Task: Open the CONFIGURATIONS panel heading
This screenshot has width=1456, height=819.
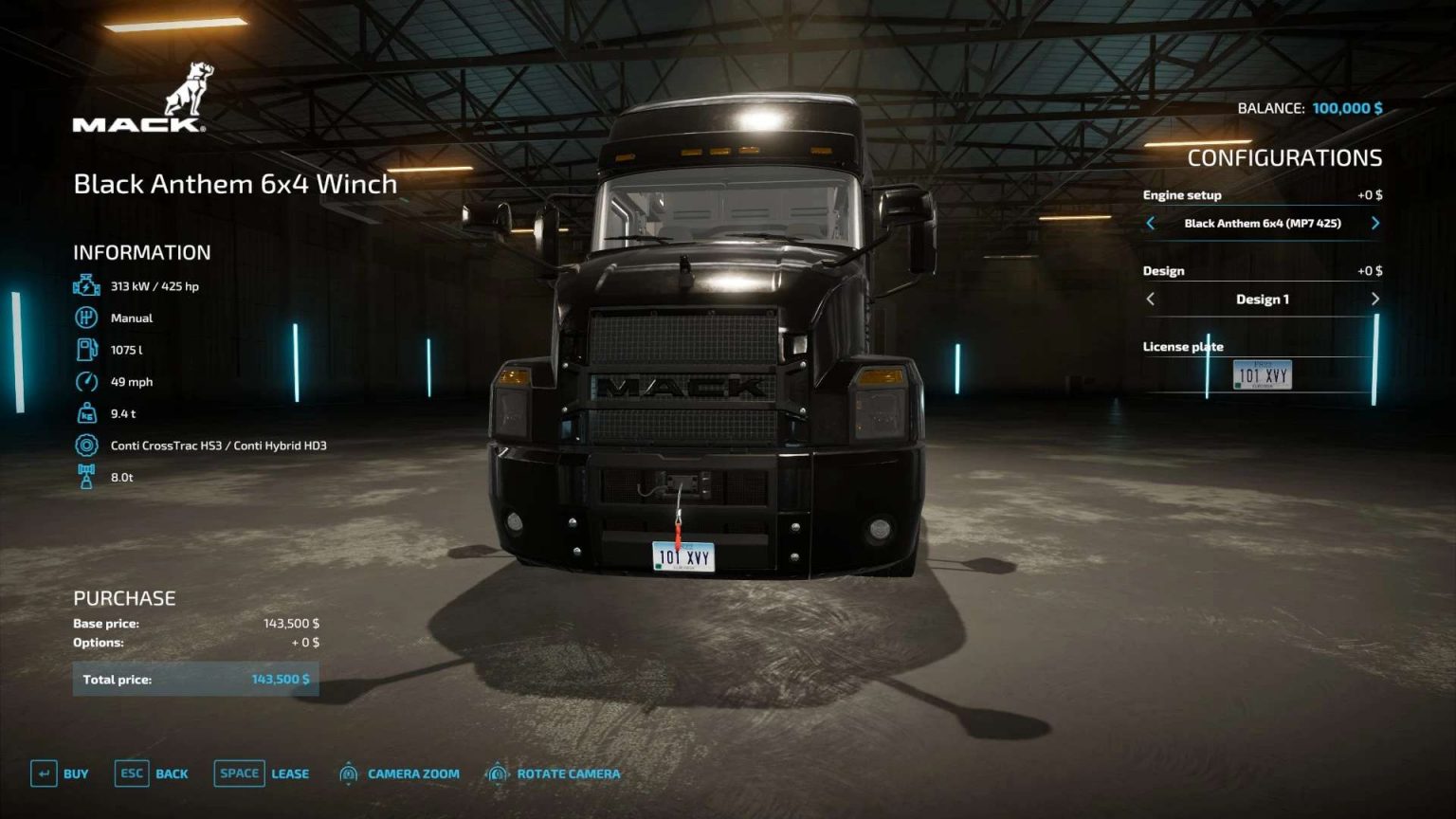Action: pos(1285,156)
